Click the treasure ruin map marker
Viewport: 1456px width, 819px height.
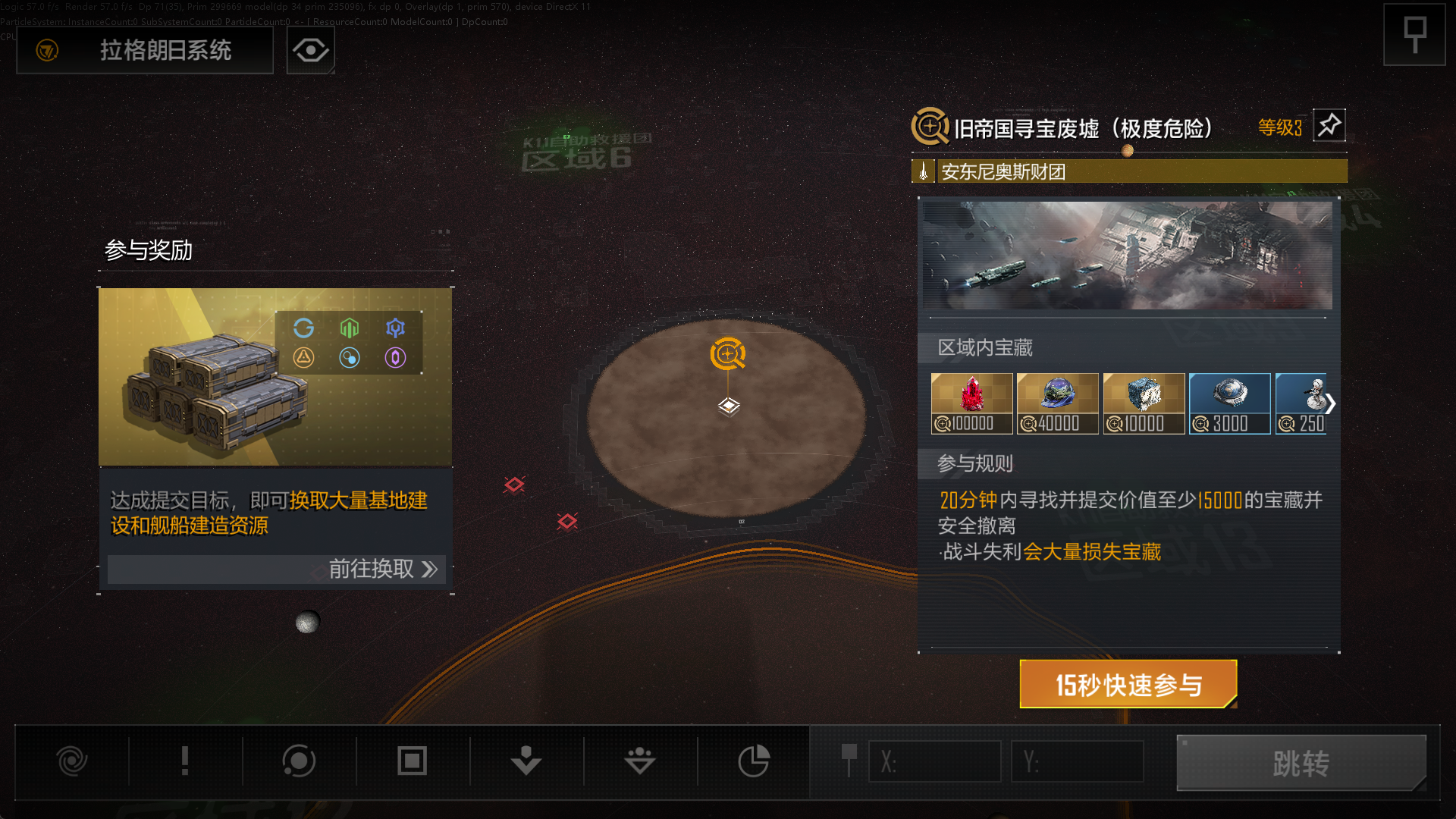(x=728, y=354)
